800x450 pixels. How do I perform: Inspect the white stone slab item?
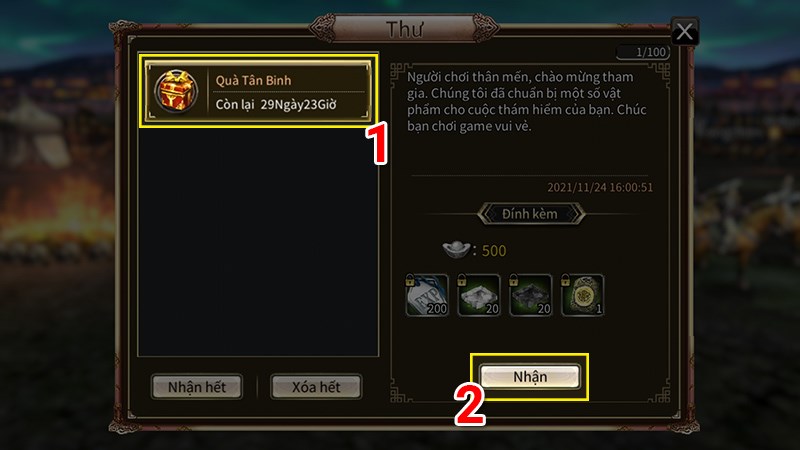click(x=479, y=295)
